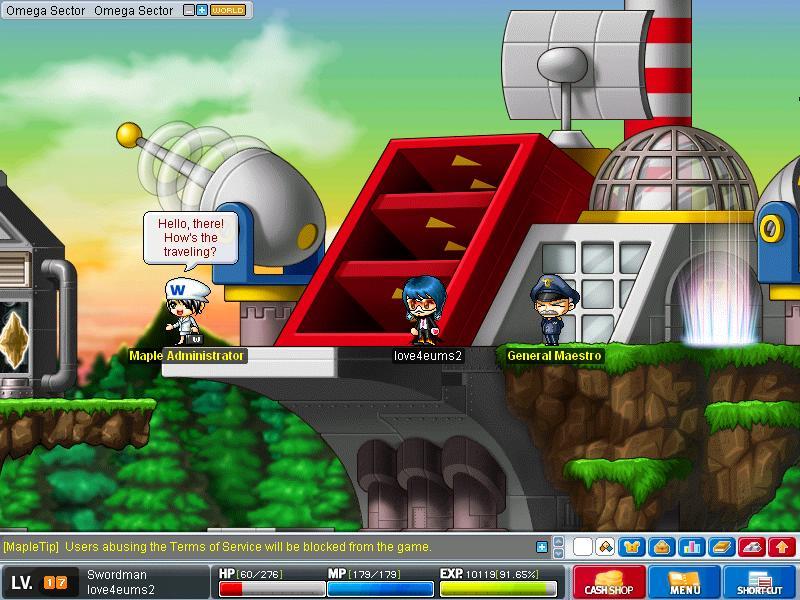Select the chat target toggle icon
The image size is (800, 600).
tap(605, 547)
